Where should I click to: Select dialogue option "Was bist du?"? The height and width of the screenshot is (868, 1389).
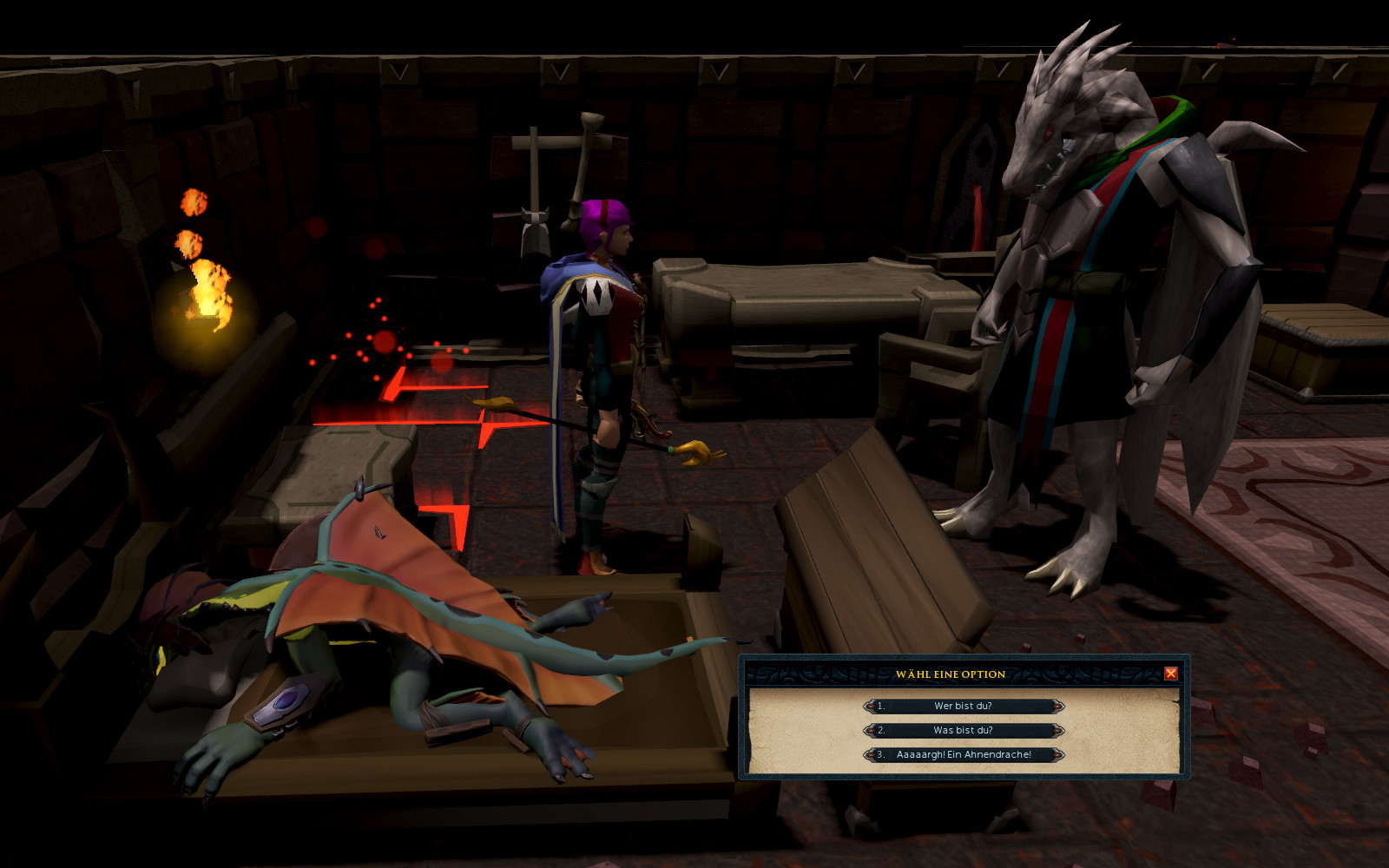pos(963,731)
